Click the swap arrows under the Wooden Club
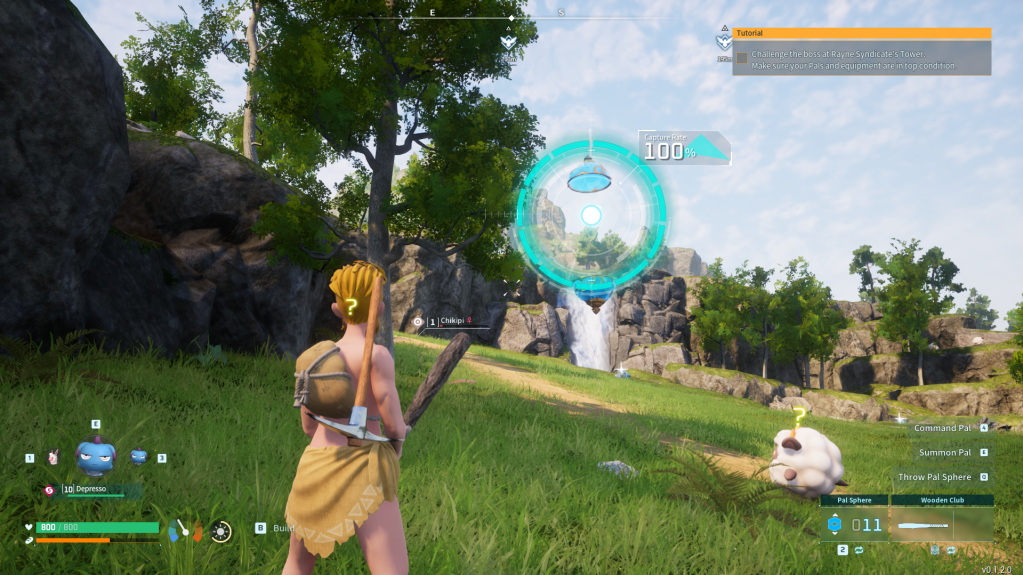This screenshot has width=1023, height=575. (x=951, y=550)
